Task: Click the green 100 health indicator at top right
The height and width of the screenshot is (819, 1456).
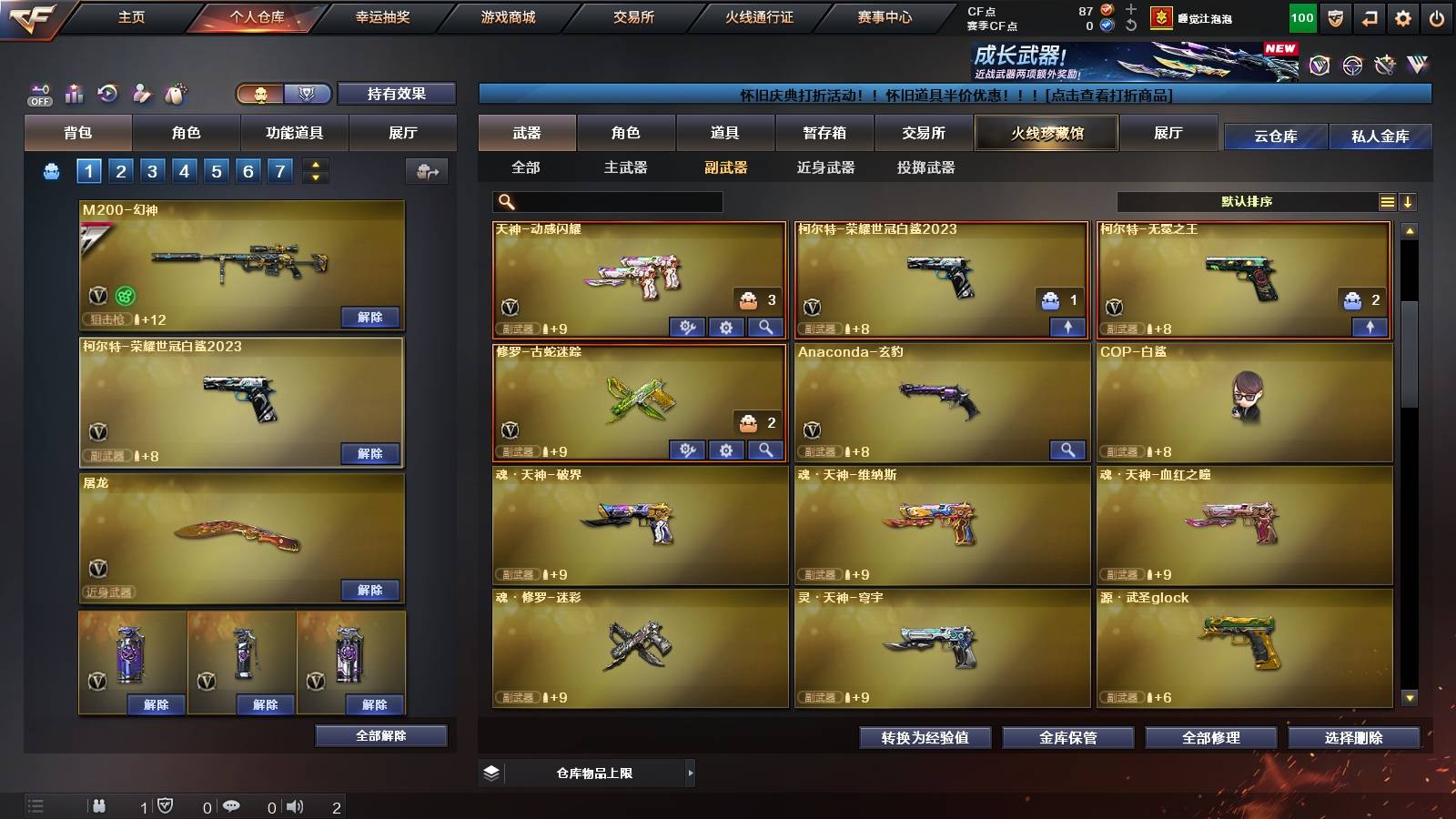Action: pyautogui.click(x=1301, y=16)
